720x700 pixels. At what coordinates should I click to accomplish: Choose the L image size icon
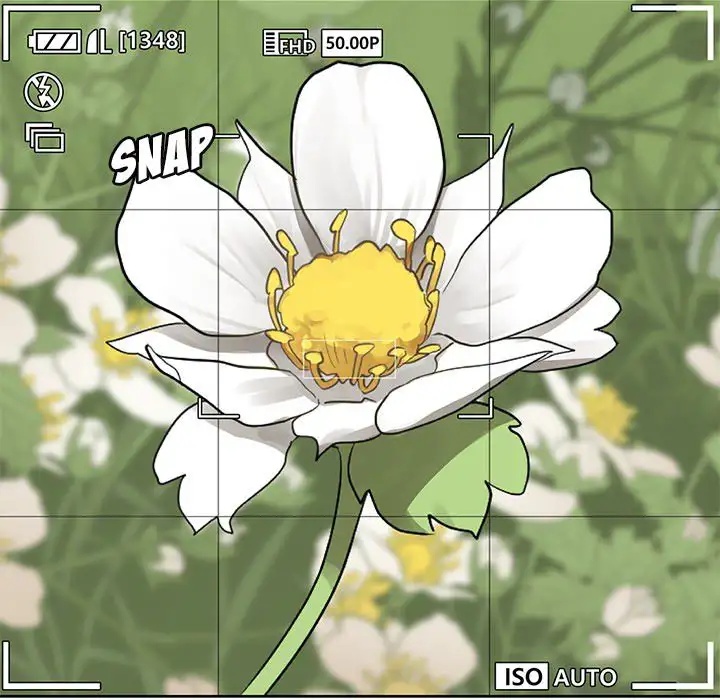99,42
